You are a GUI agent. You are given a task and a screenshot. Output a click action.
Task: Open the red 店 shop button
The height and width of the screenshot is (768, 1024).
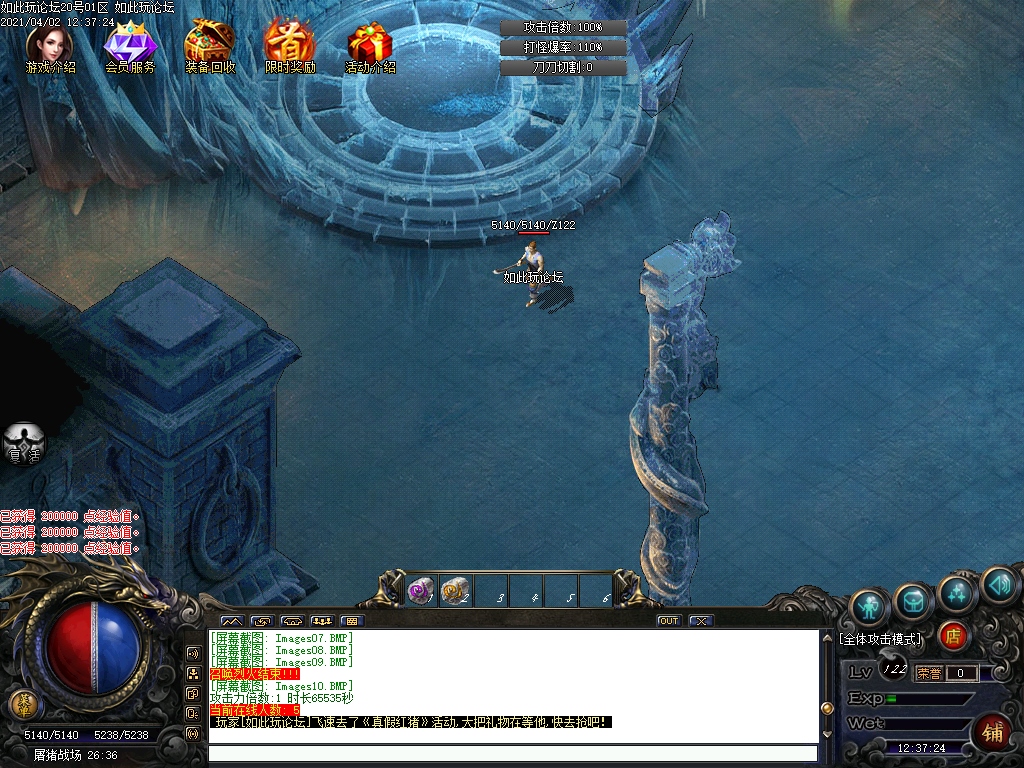953,634
